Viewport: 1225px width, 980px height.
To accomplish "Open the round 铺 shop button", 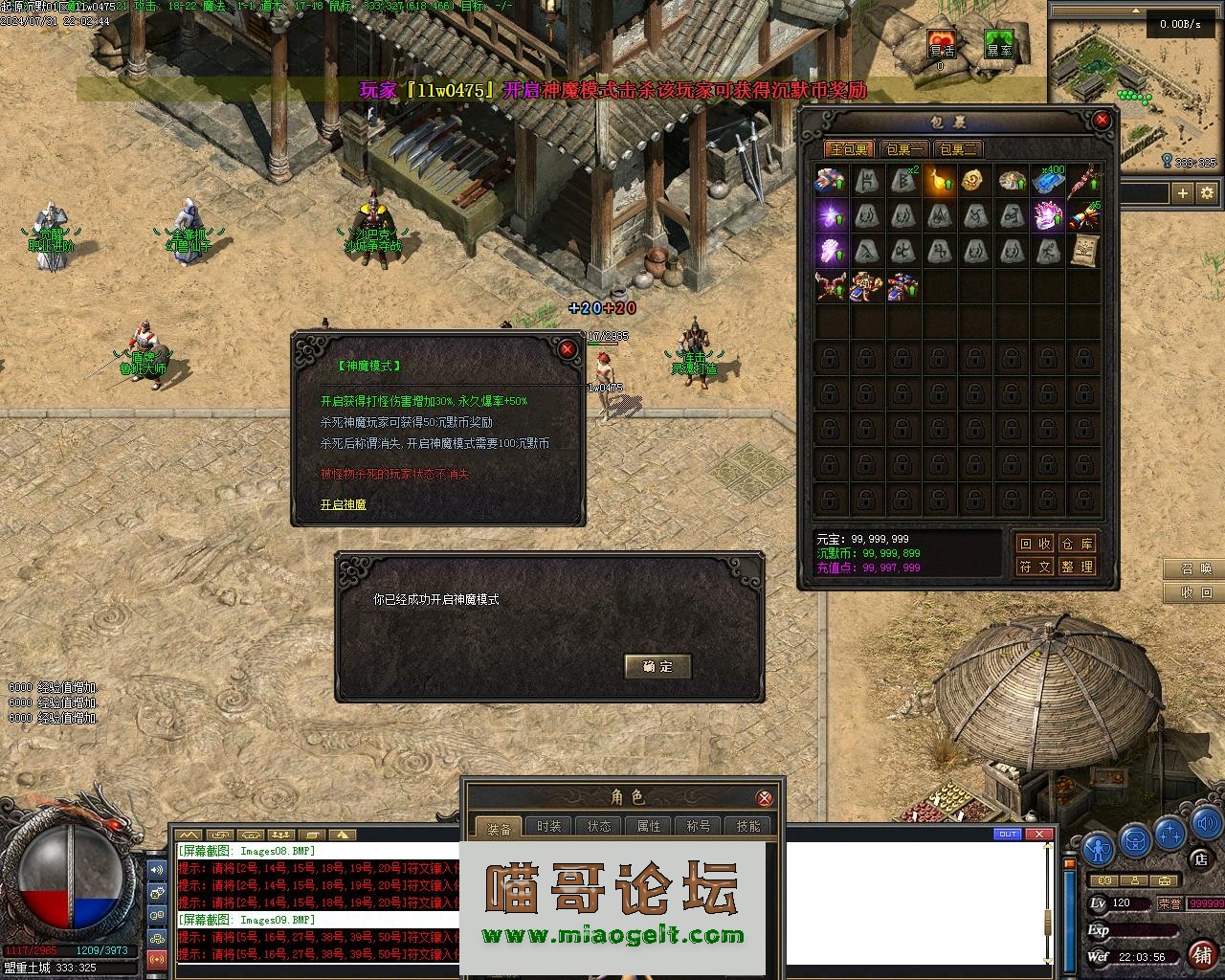I will click(x=1202, y=954).
